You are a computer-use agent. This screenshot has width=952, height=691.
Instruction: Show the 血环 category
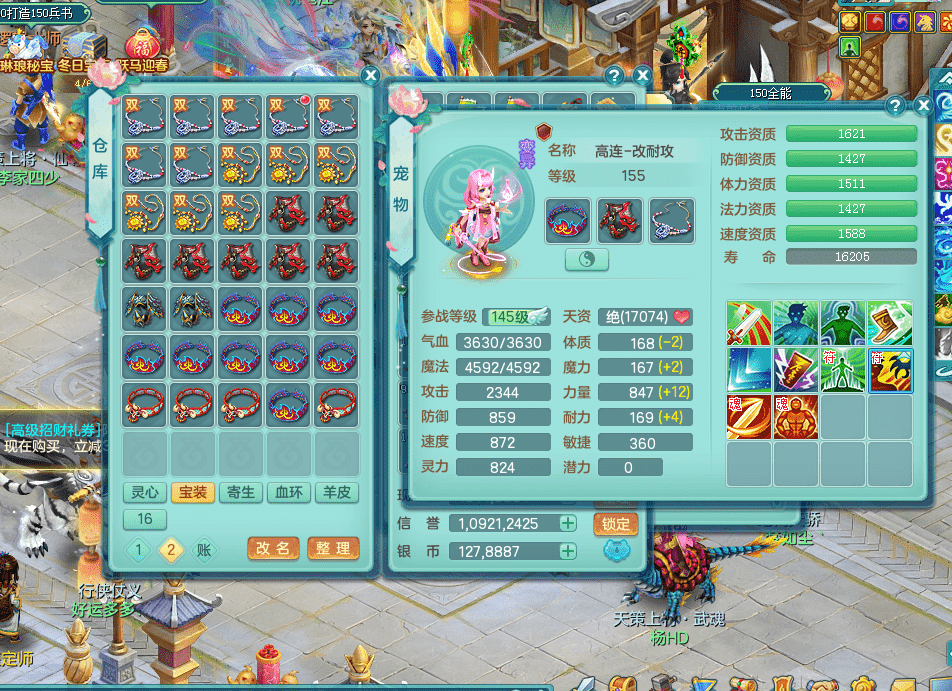288,492
